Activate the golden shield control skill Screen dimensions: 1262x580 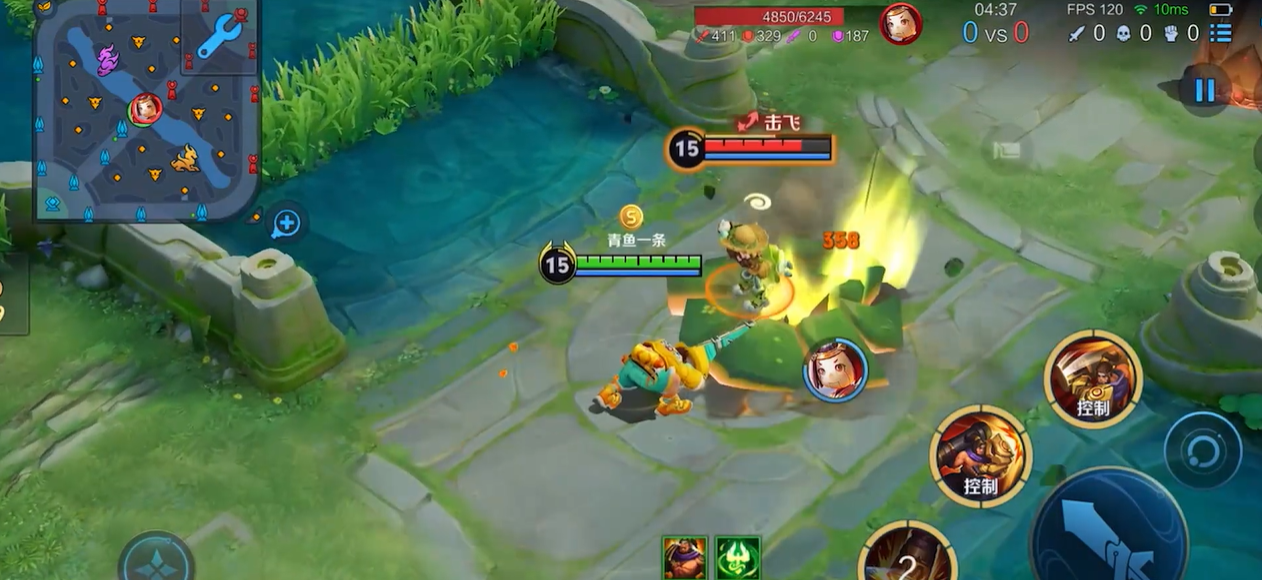click(1092, 378)
